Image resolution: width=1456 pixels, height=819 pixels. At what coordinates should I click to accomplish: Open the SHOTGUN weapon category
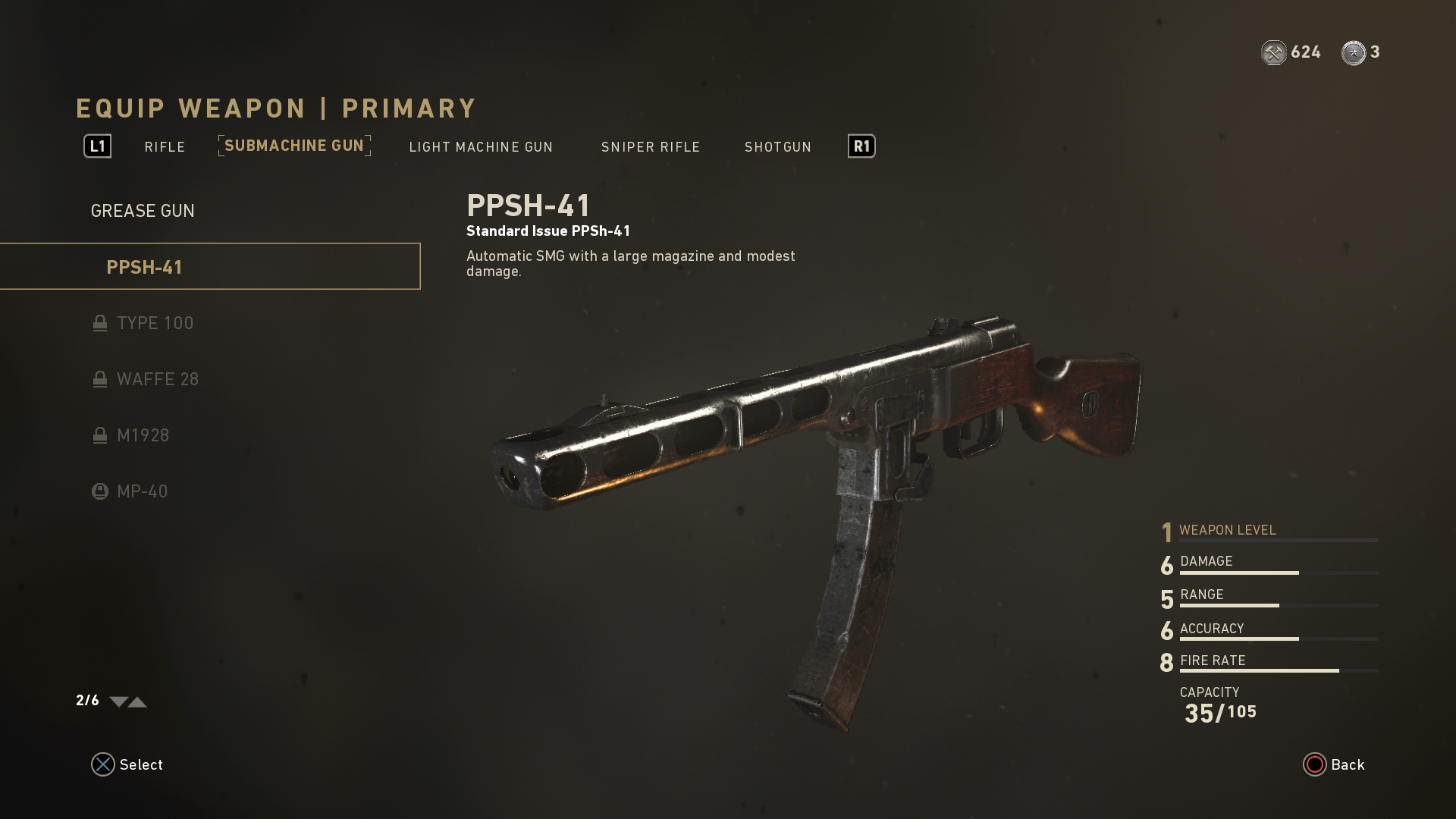pos(777,146)
